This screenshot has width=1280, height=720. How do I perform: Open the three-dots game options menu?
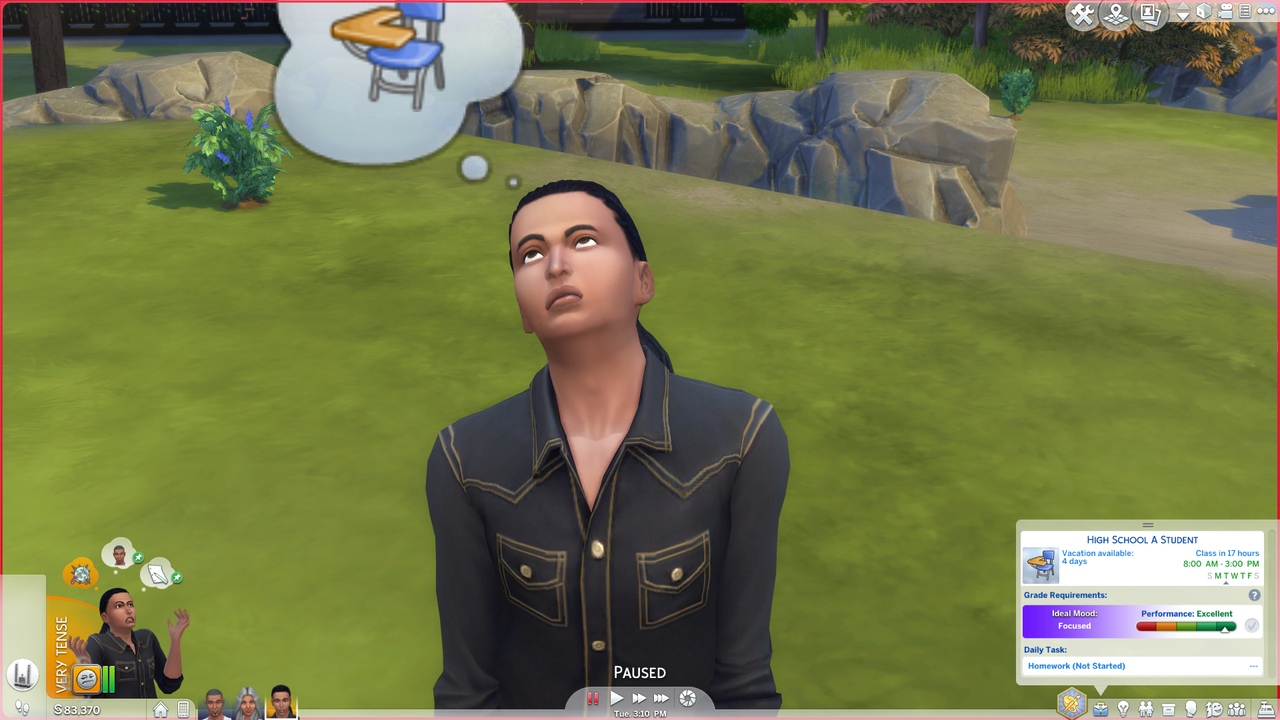tap(1266, 12)
